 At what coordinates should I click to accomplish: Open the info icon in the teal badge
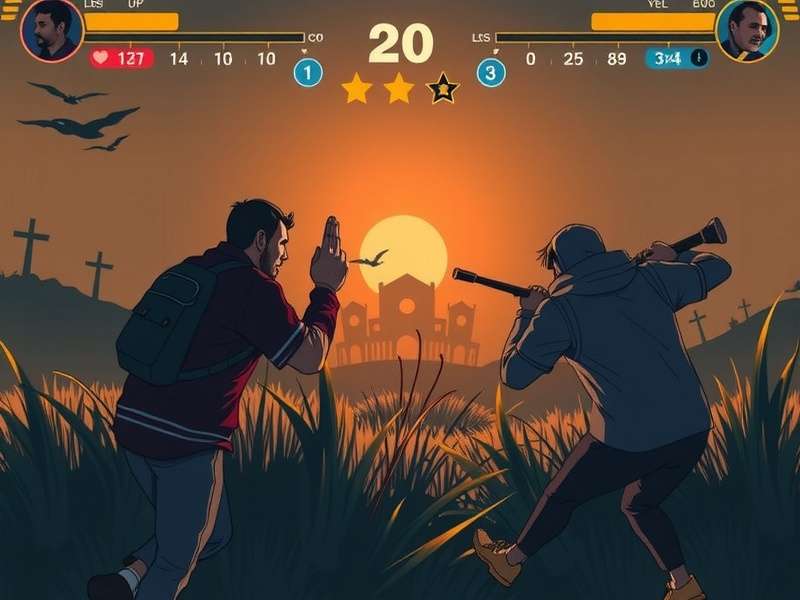[698, 58]
